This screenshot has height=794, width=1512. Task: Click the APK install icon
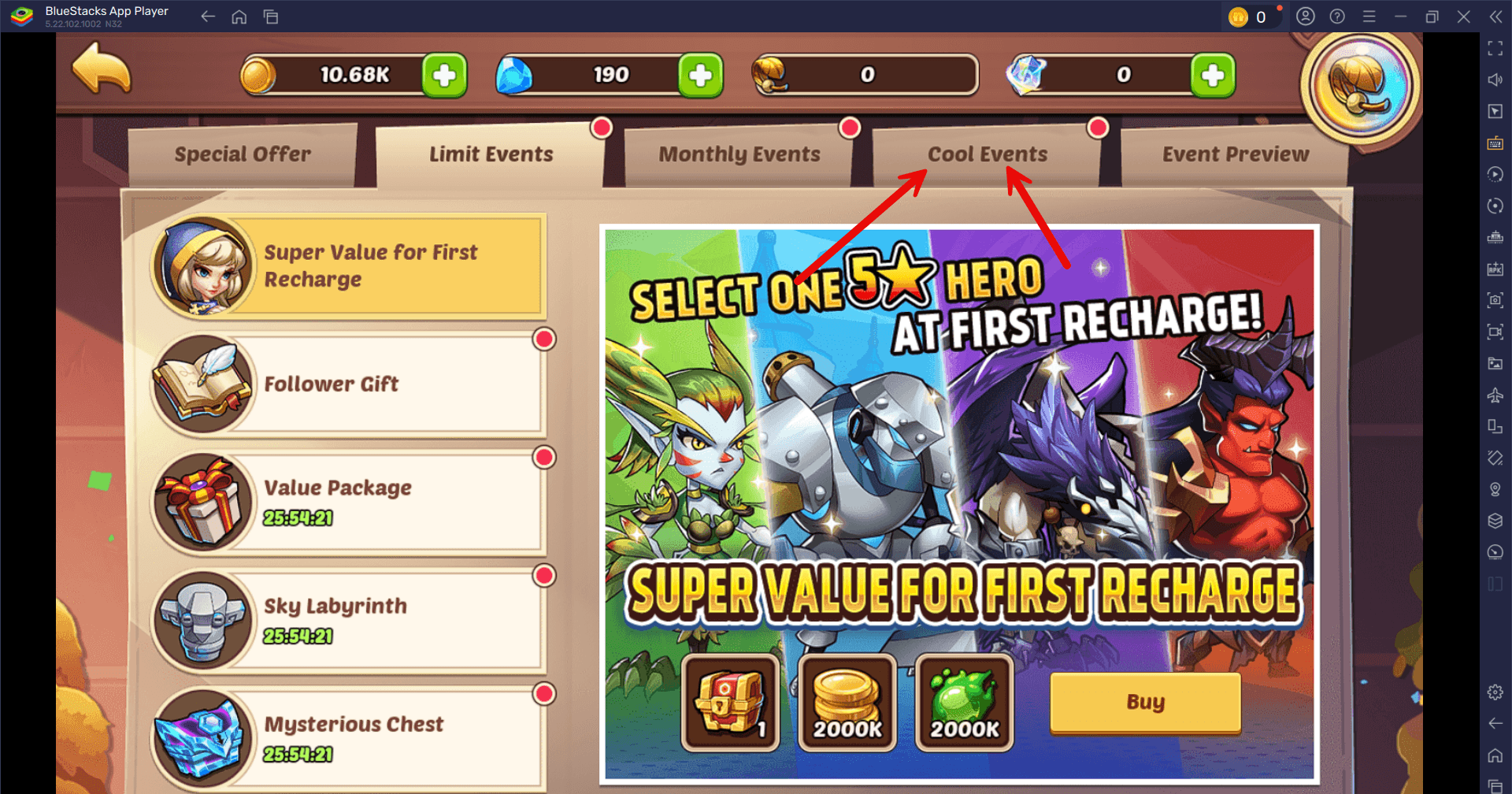[x=1494, y=269]
